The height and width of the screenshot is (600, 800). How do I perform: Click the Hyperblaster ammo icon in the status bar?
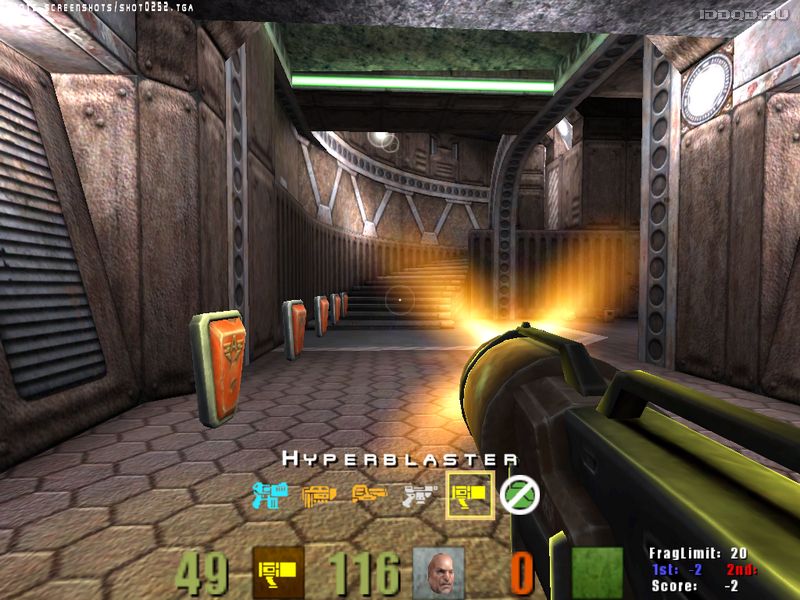(278, 572)
